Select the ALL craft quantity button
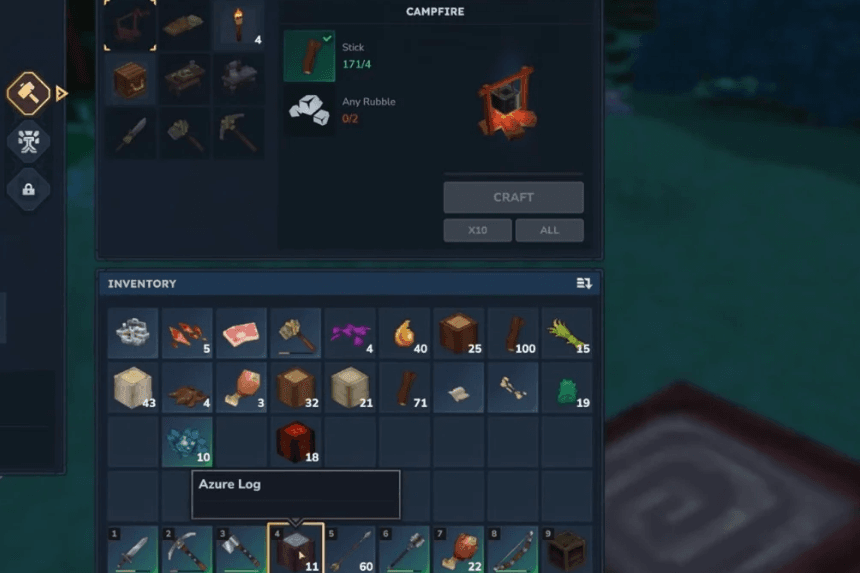The height and width of the screenshot is (573, 860). coord(549,230)
